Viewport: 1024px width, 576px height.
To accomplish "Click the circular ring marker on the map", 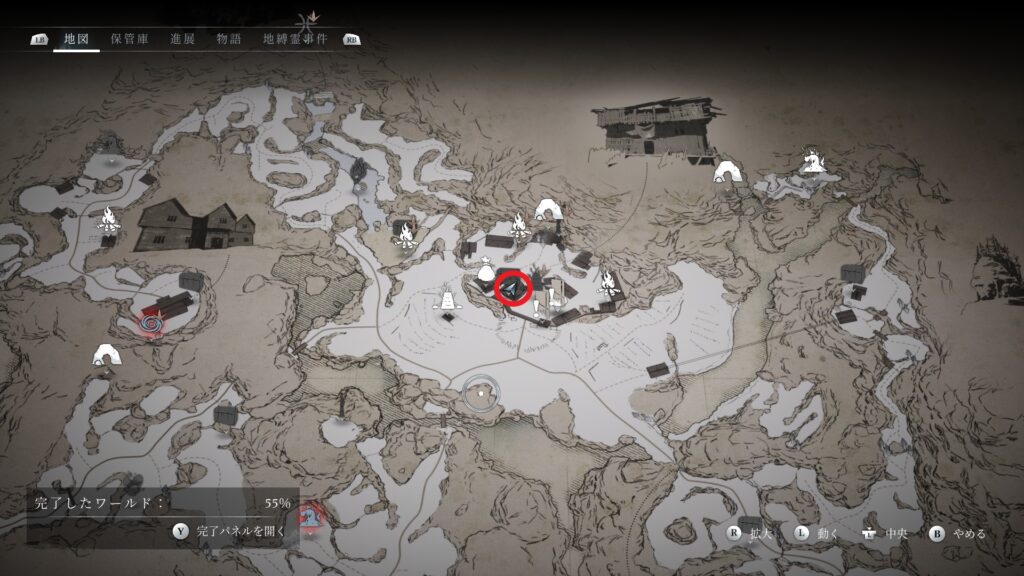I will click(481, 393).
